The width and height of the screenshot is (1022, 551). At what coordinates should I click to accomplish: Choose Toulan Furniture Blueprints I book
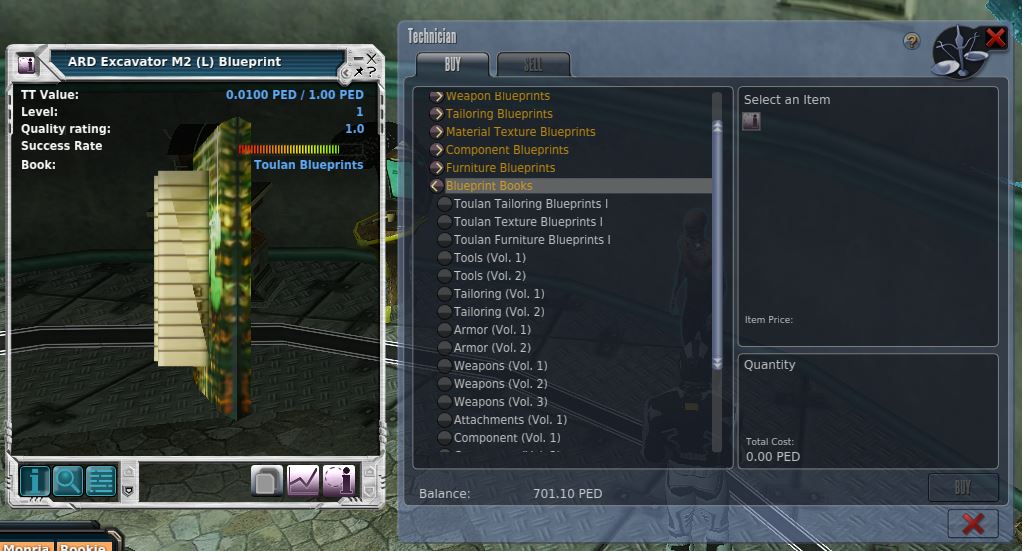[x=531, y=240]
